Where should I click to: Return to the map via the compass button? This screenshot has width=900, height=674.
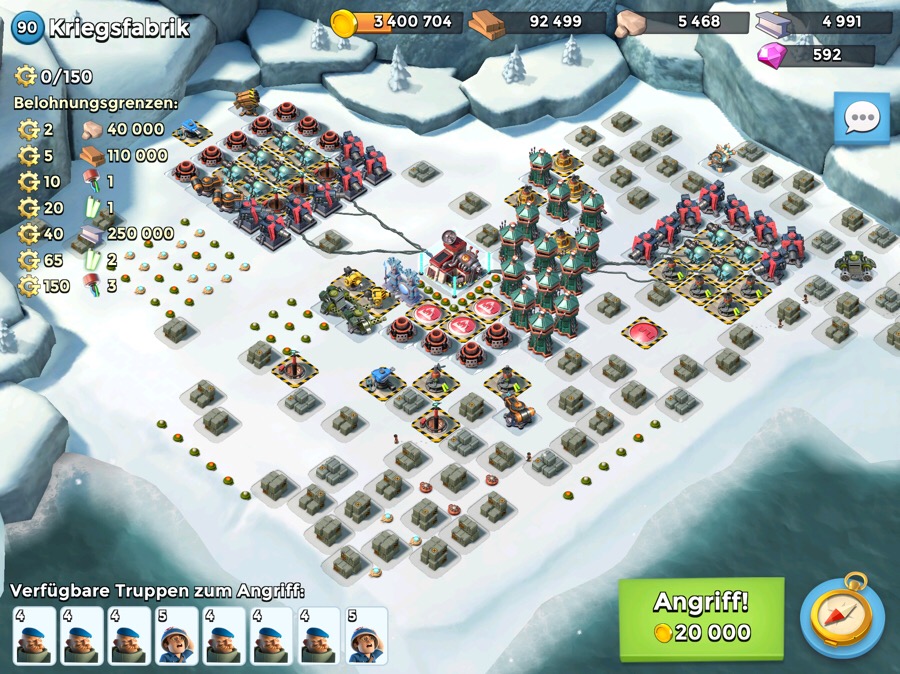click(x=842, y=615)
